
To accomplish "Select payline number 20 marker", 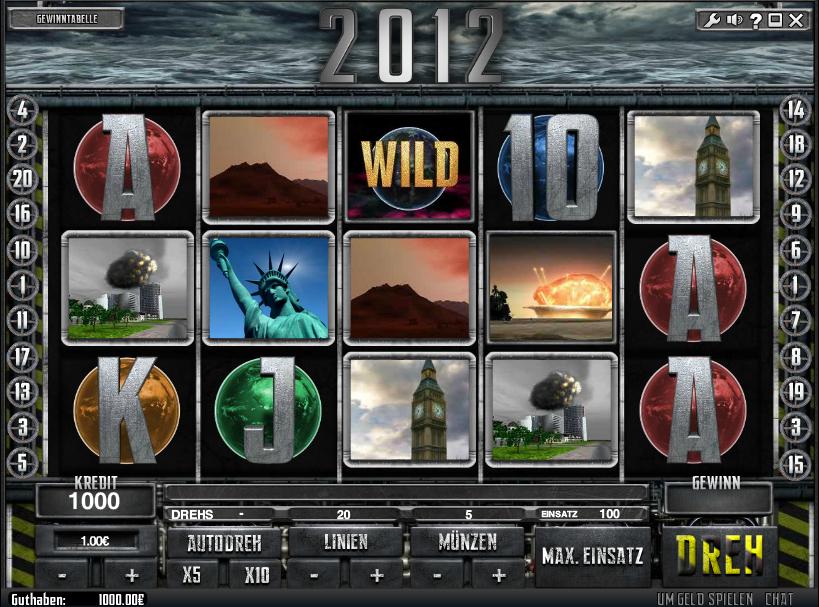I will (22, 180).
